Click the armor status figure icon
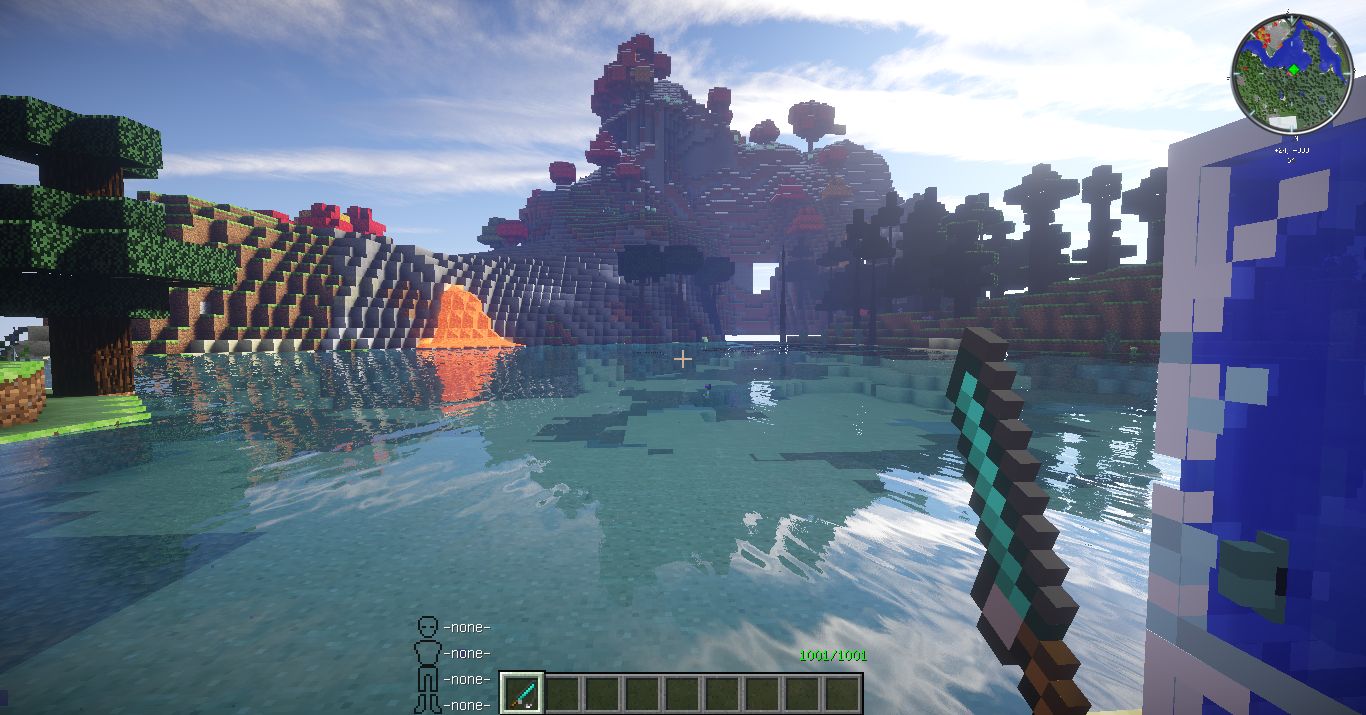This screenshot has width=1366, height=715. (x=428, y=664)
